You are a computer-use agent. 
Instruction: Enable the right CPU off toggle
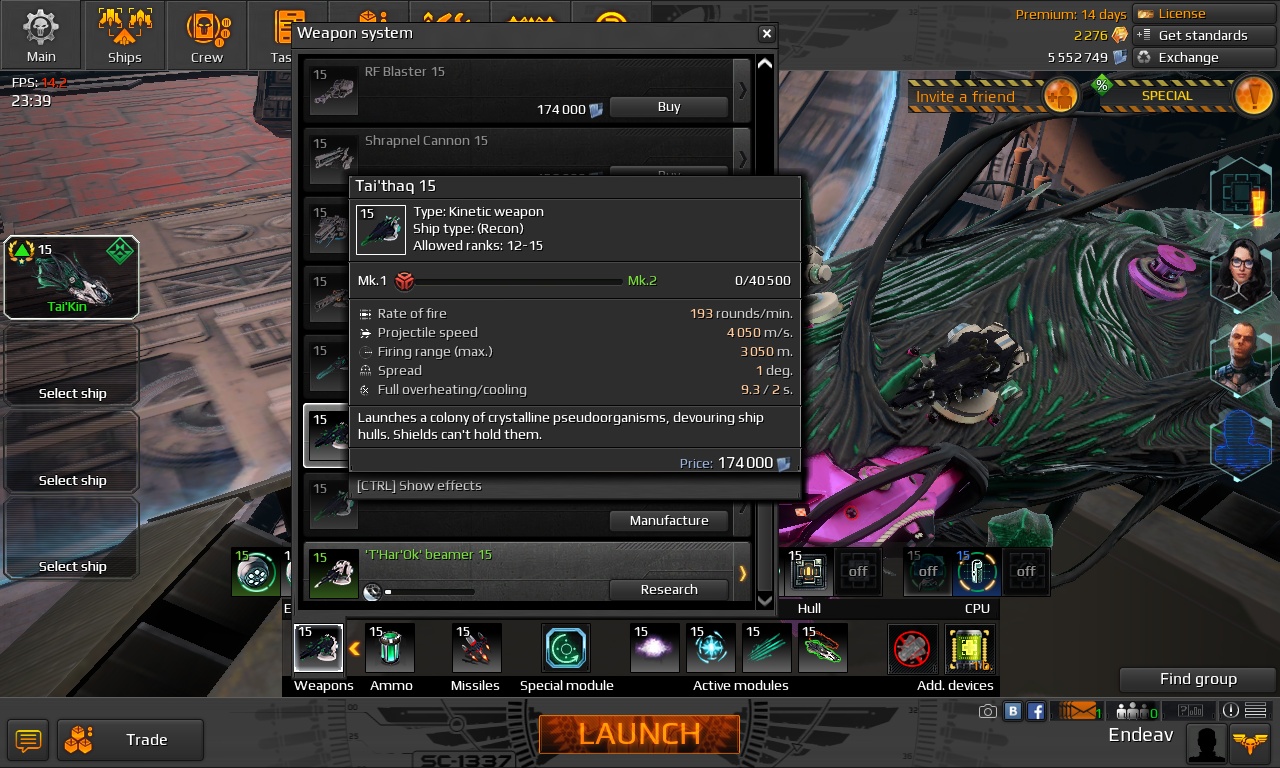[1026, 571]
